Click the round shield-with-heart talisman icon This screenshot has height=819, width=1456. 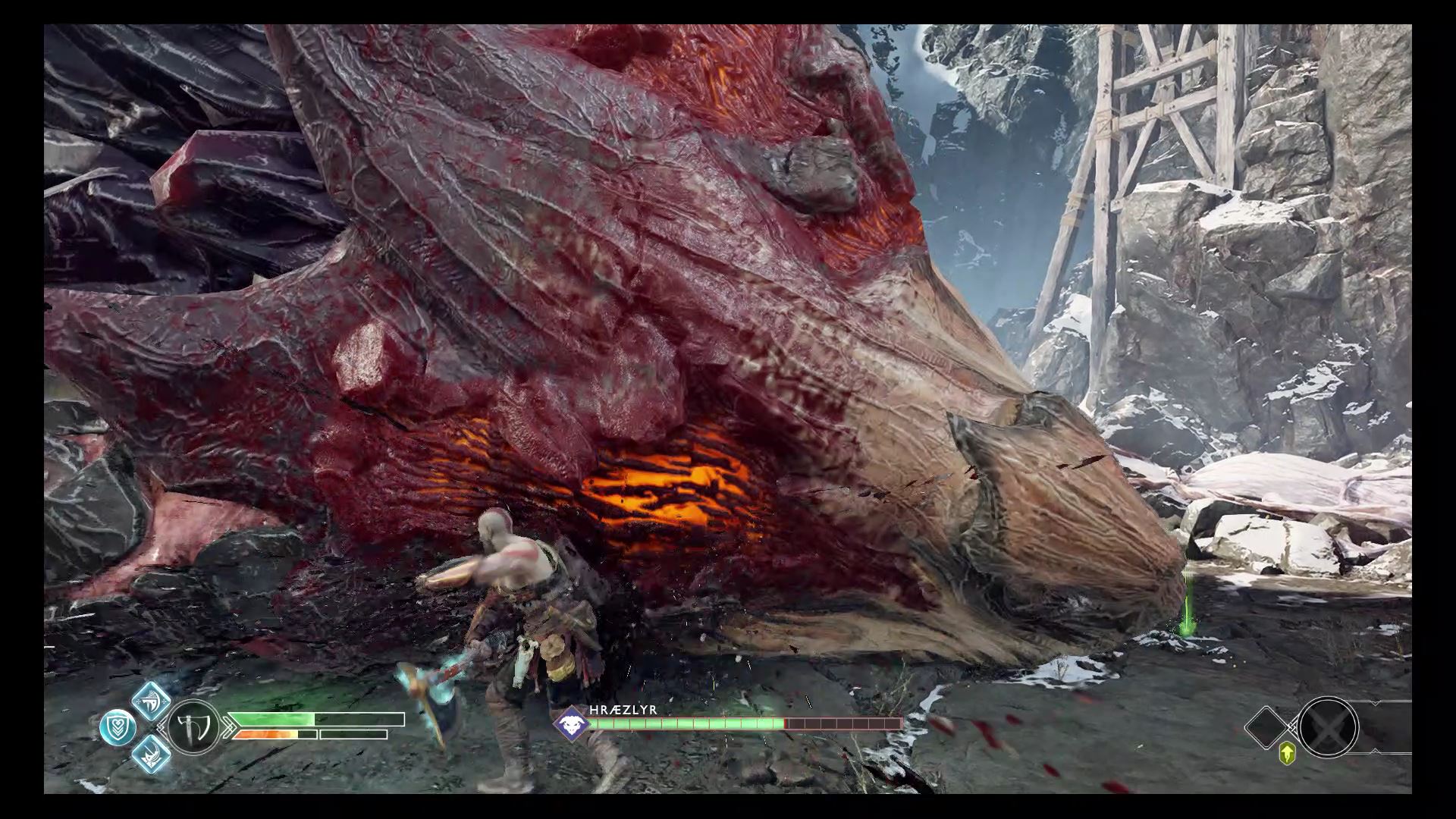pos(118,728)
